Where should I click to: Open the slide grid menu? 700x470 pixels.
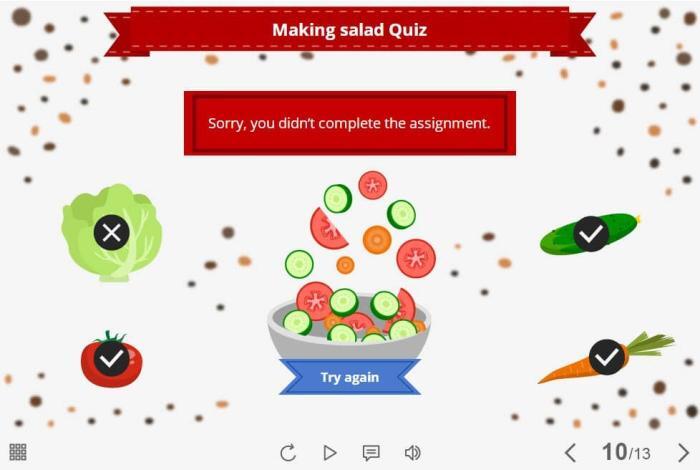18,452
